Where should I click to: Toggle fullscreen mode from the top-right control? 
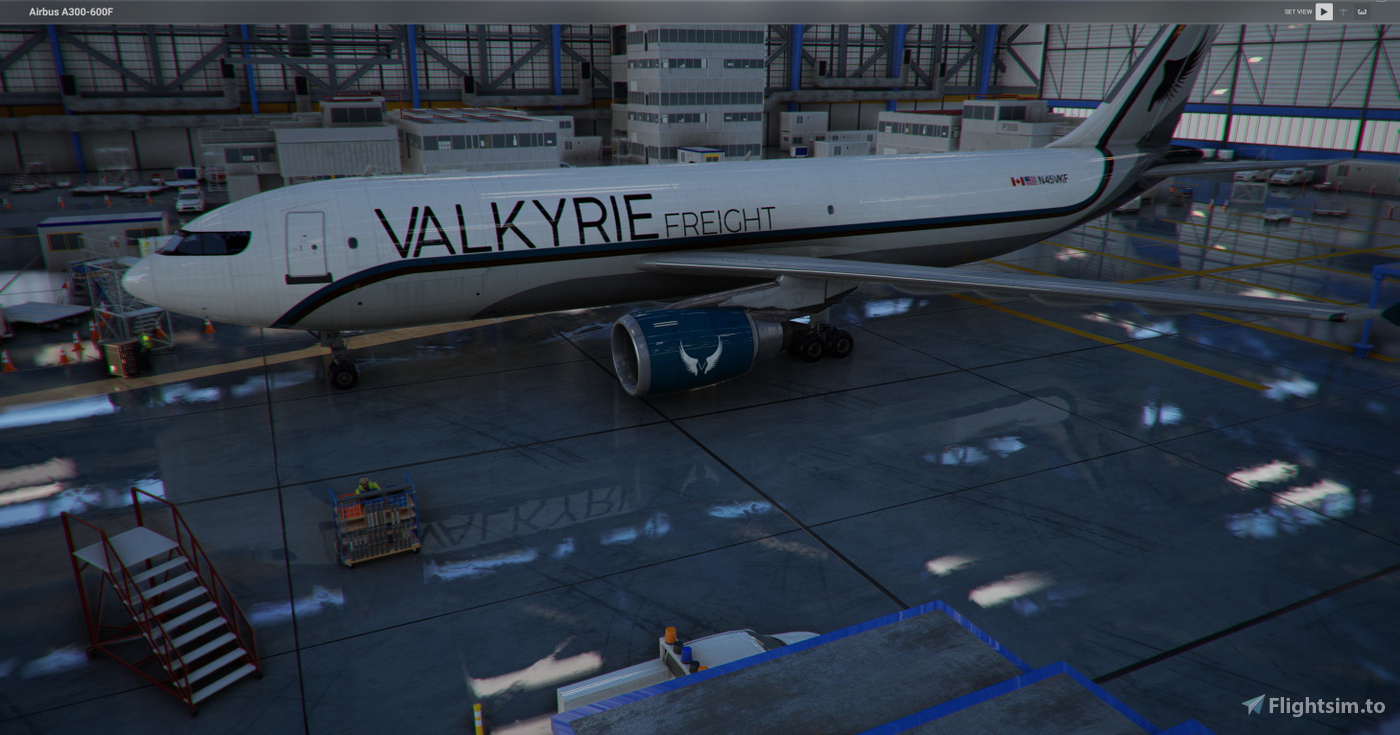click(x=1361, y=11)
